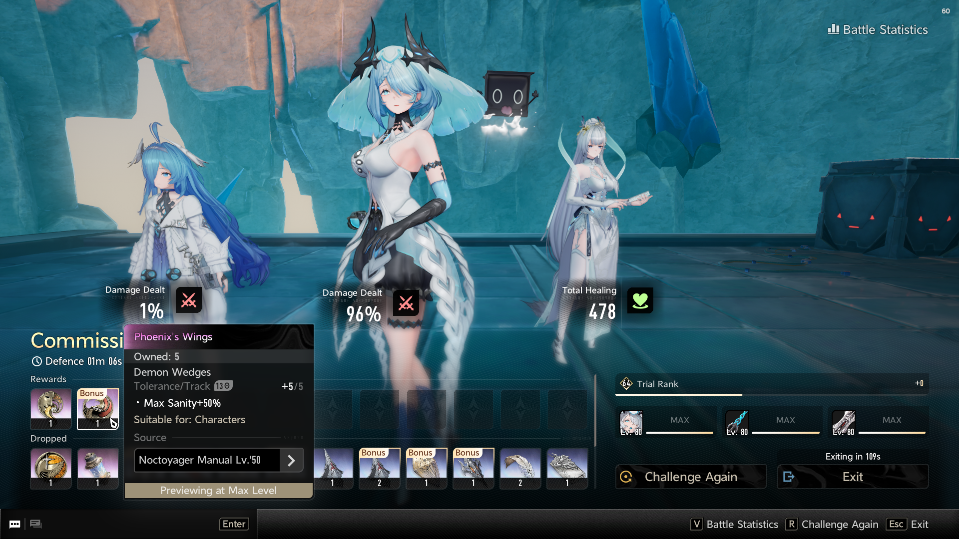Click the character portrait at Lv. 80

click(631, 422)
